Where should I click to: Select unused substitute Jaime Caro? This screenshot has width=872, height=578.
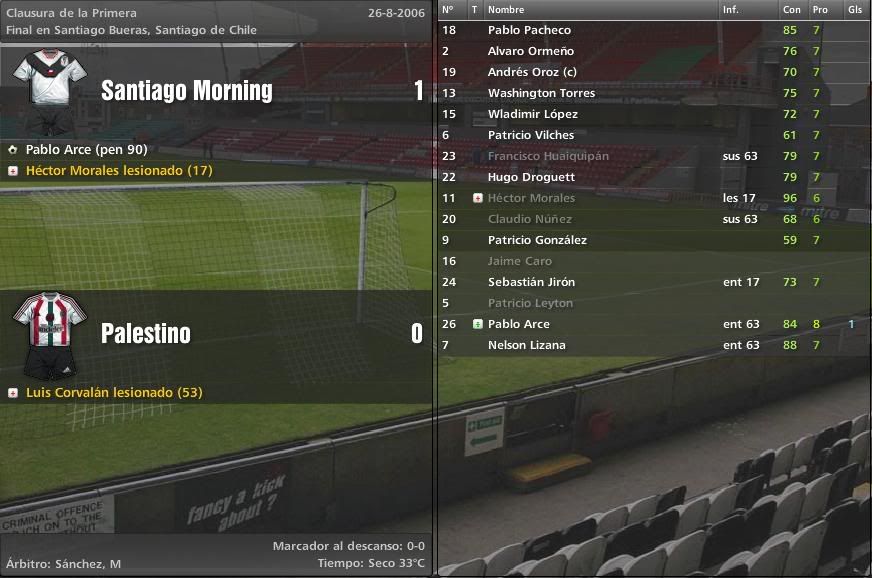pyautogui.click(x=519, y=261)
